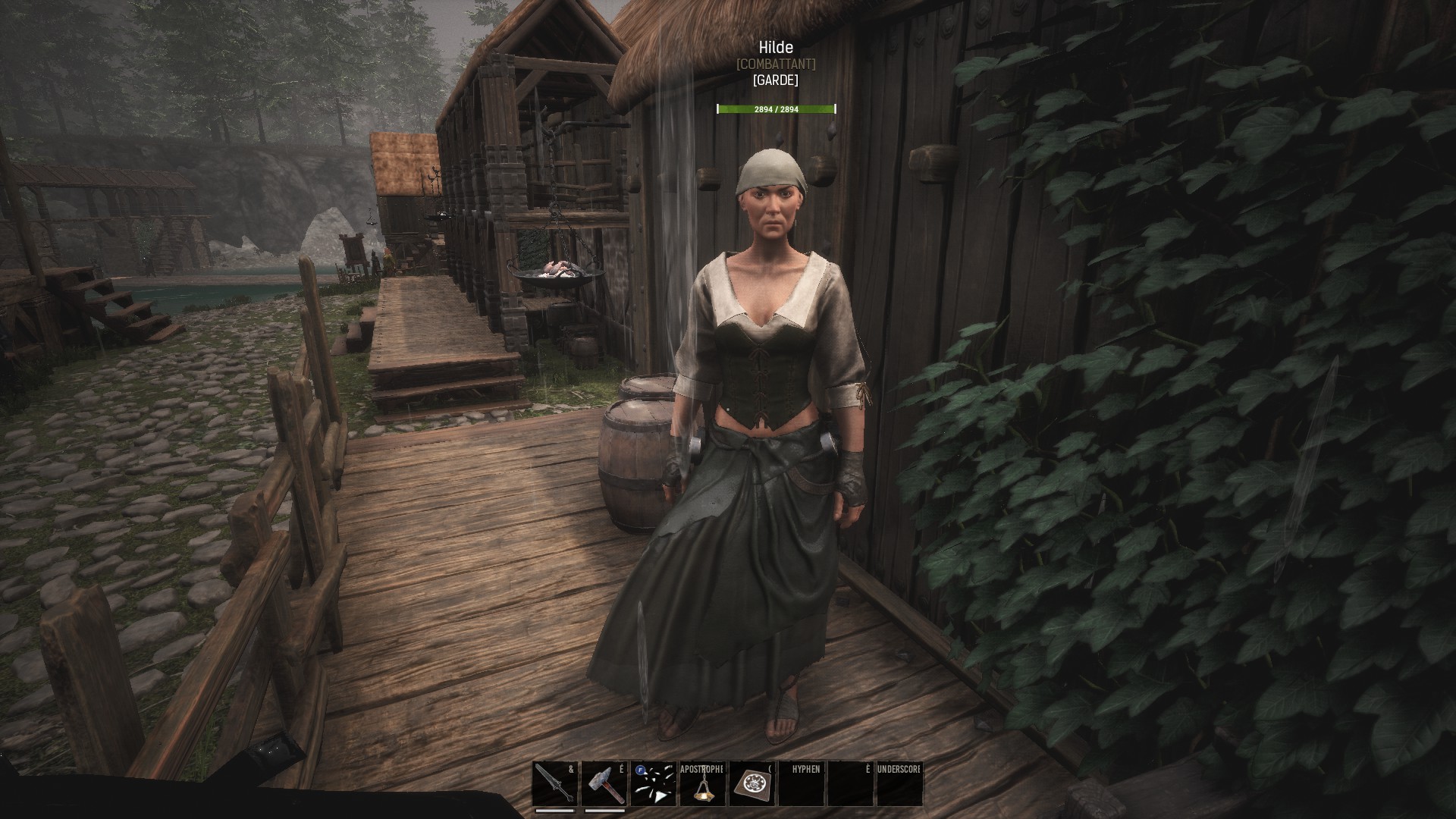Select the hanging lantern hotbar slot
This screenshot has height=819, width=1456.
[x=703, y=784]
